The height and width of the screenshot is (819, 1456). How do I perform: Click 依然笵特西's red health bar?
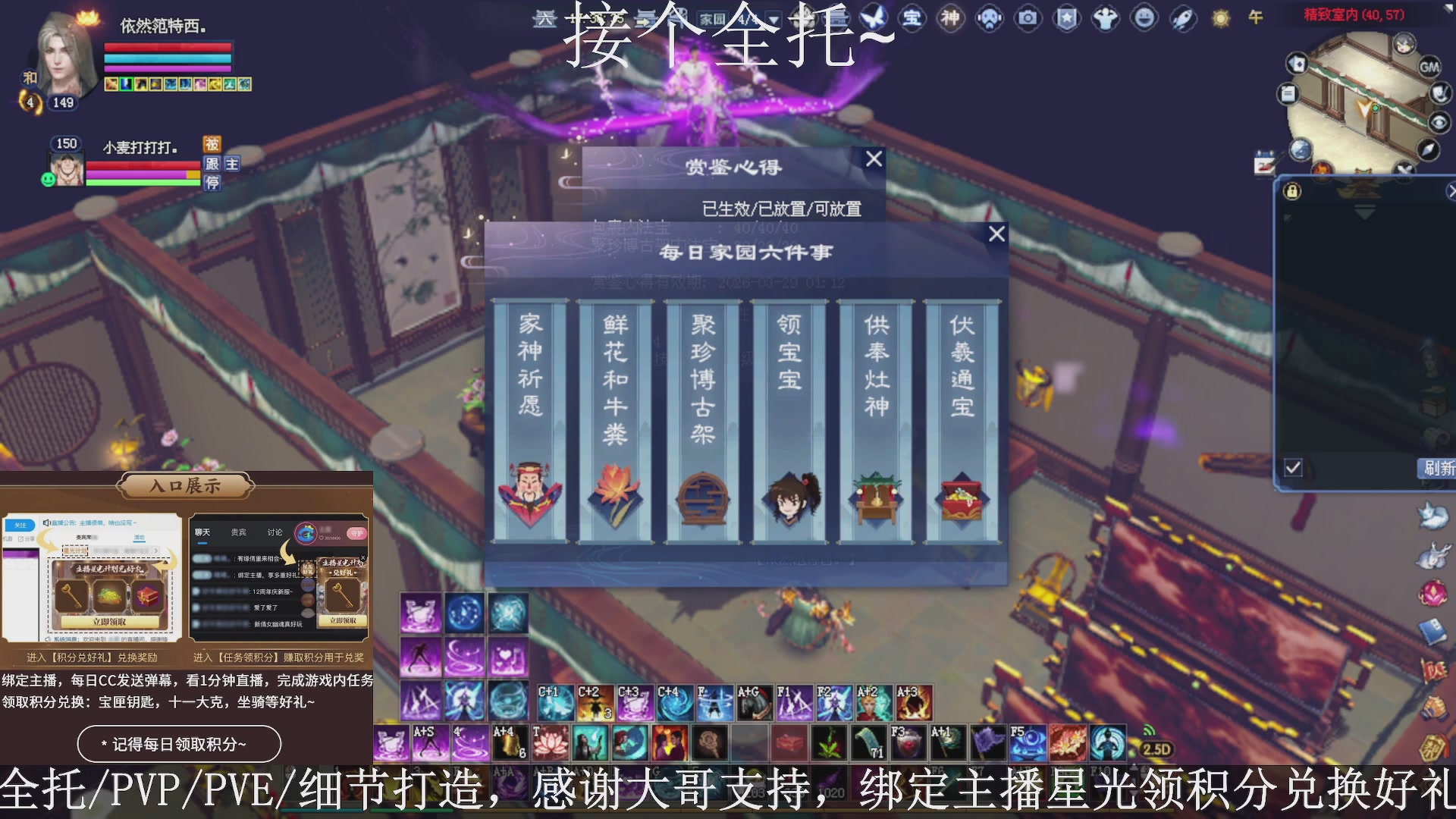168,45
